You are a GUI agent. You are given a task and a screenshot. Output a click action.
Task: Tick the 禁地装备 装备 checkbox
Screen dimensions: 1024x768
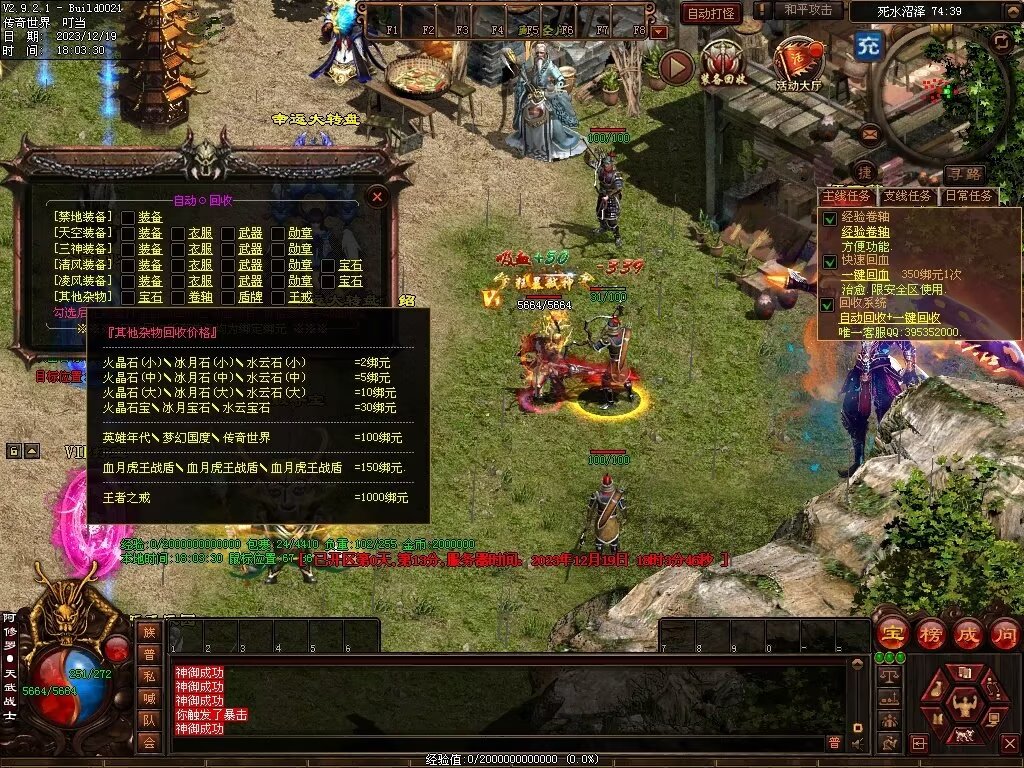pyautogui.click(x=128, y=217)
